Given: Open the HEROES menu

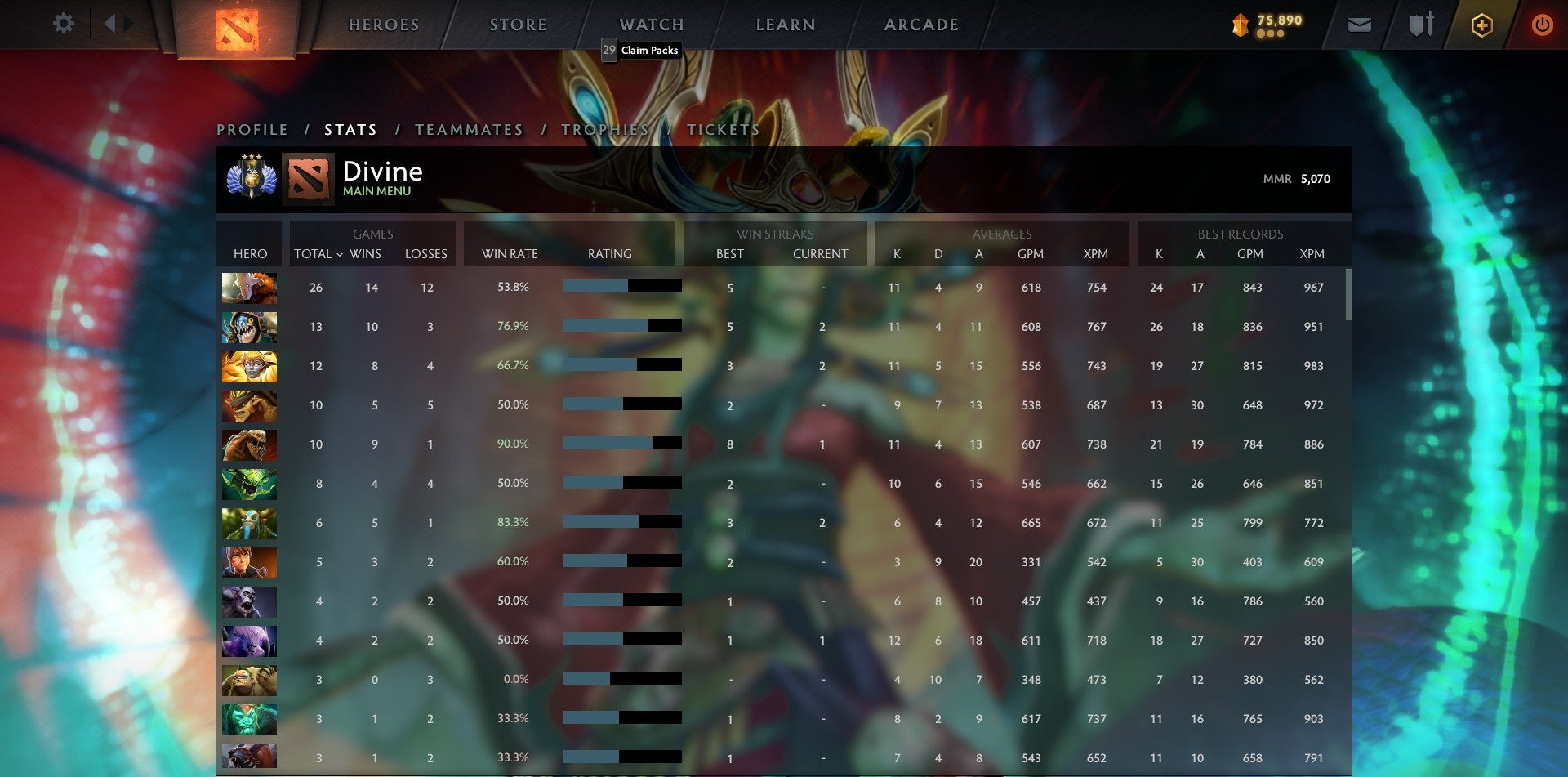Looking at the screenshot, I should tap(384, 25).
